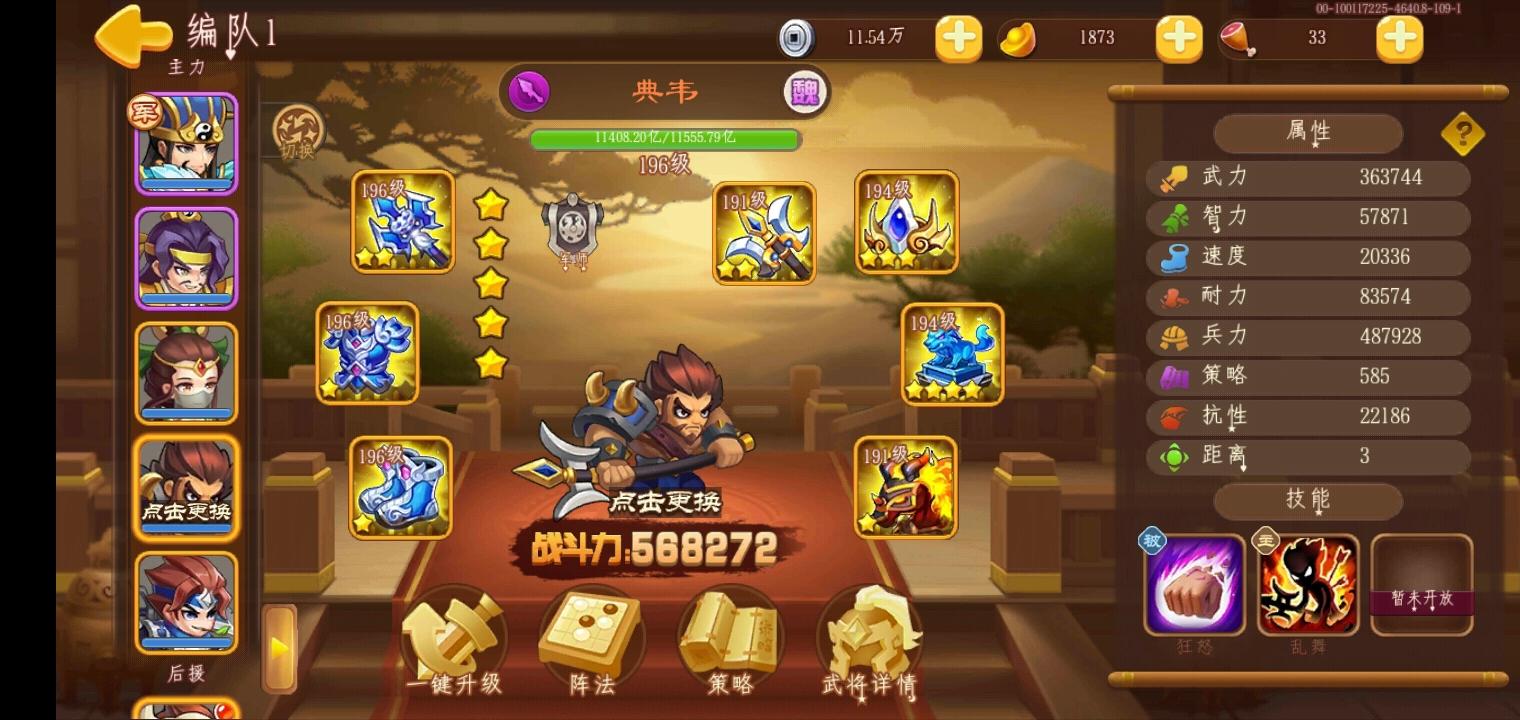Screen dimensions: 1520x720
Task: Click the purple weapon emblem beside 典韦's name
Action: click(531, 92)
